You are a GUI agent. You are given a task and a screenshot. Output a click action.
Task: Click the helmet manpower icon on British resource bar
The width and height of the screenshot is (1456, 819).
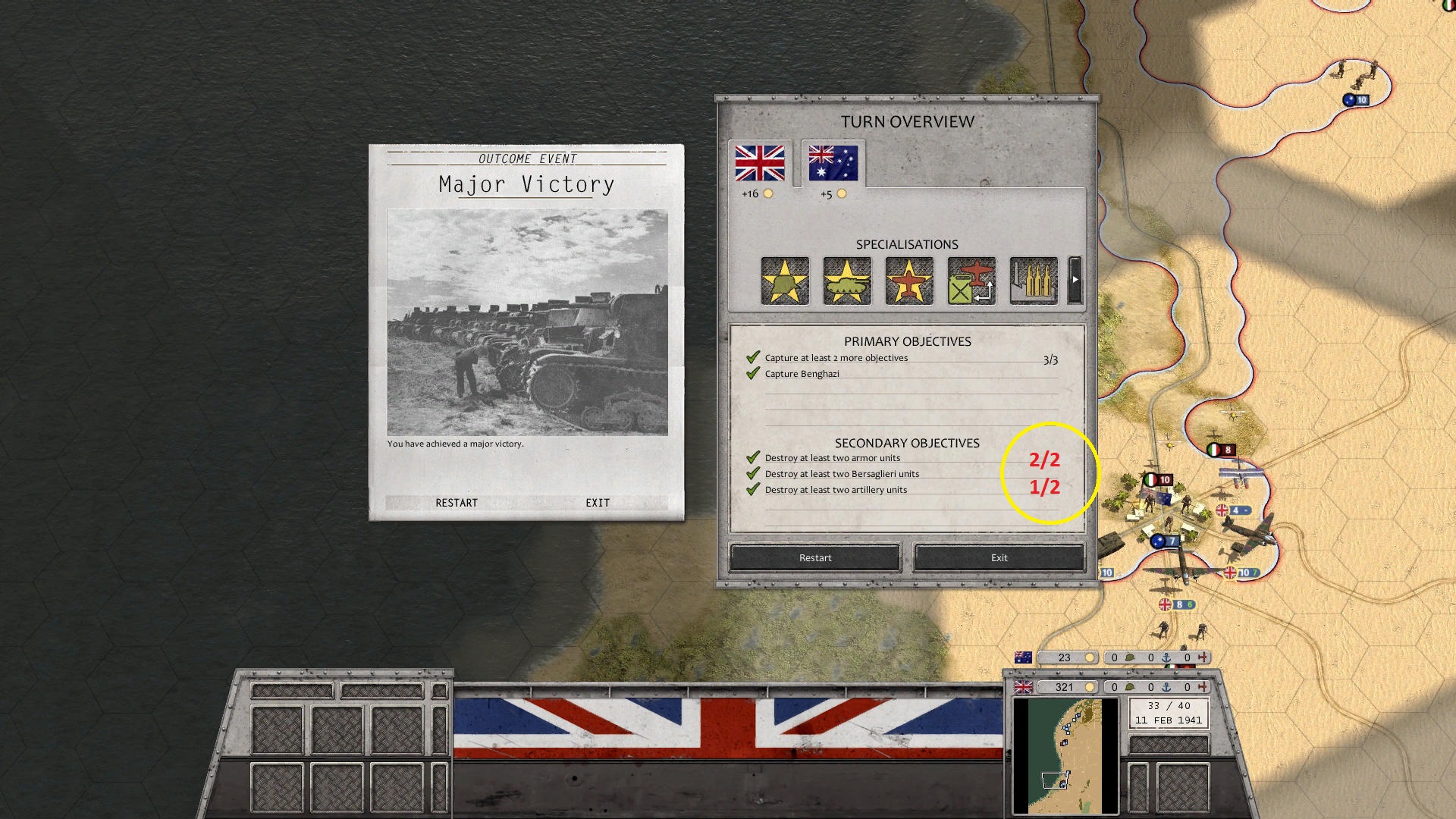1130,687
